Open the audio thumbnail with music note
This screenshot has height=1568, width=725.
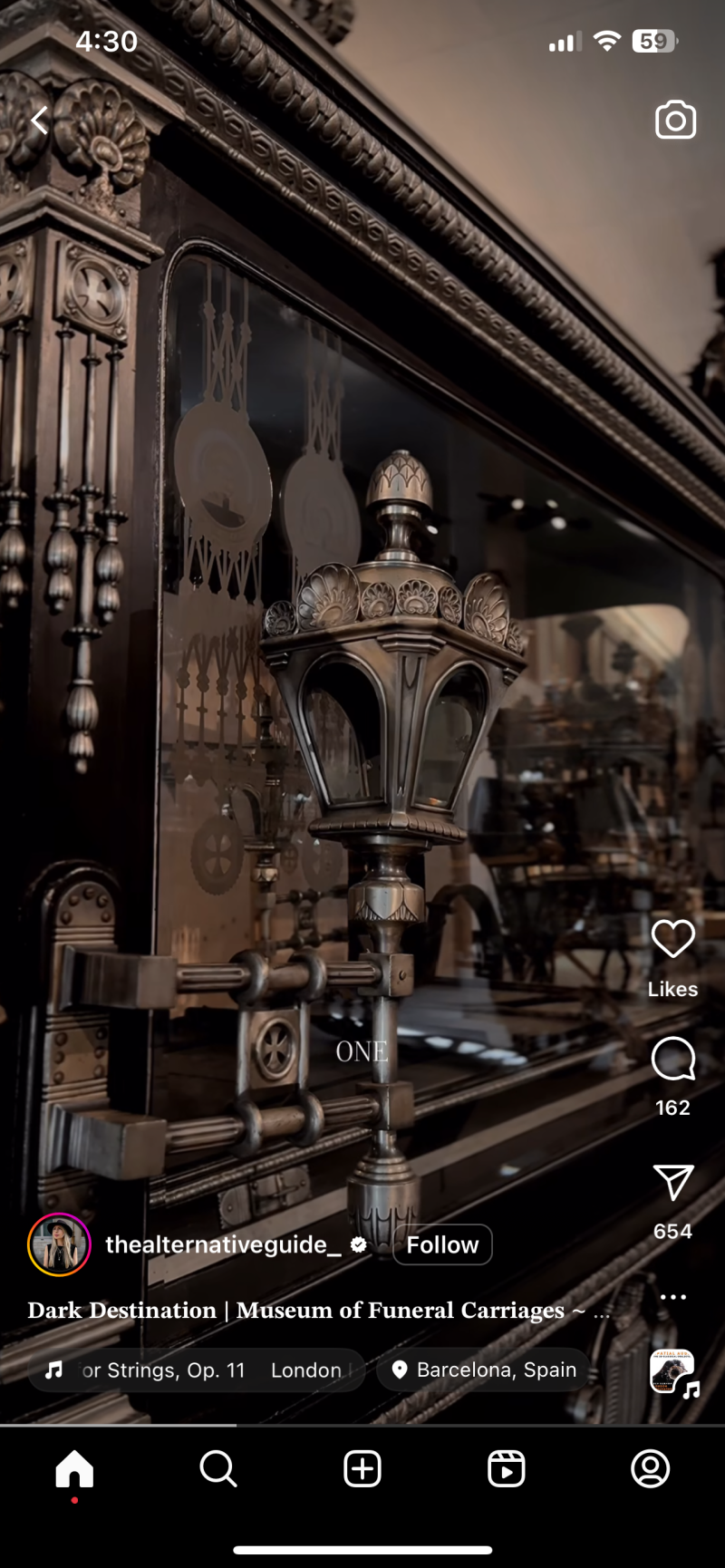coord(672,1371)
